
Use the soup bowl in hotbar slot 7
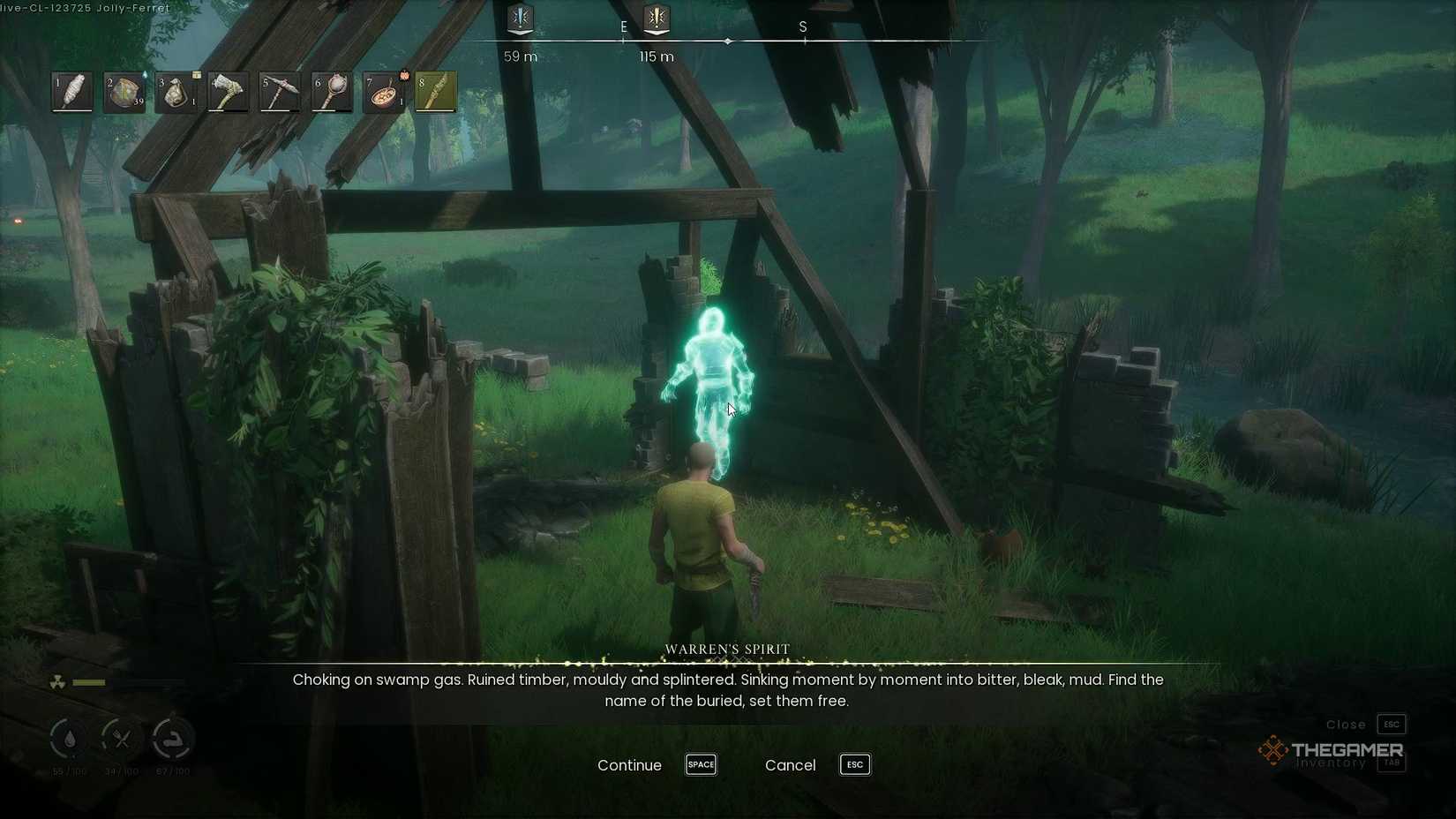coord(383,91)
